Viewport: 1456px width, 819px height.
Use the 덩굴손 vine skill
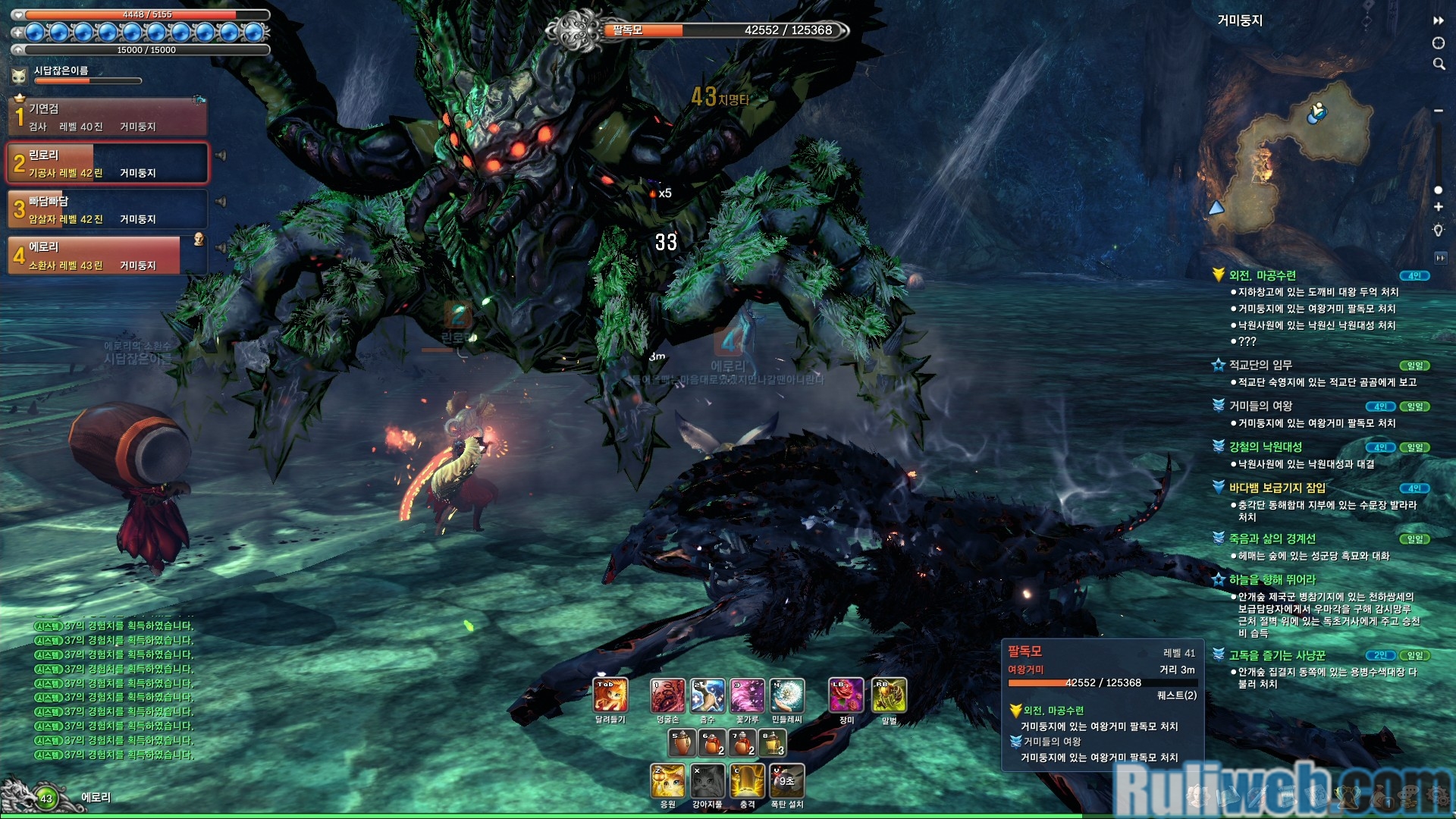tap(667, 695)
